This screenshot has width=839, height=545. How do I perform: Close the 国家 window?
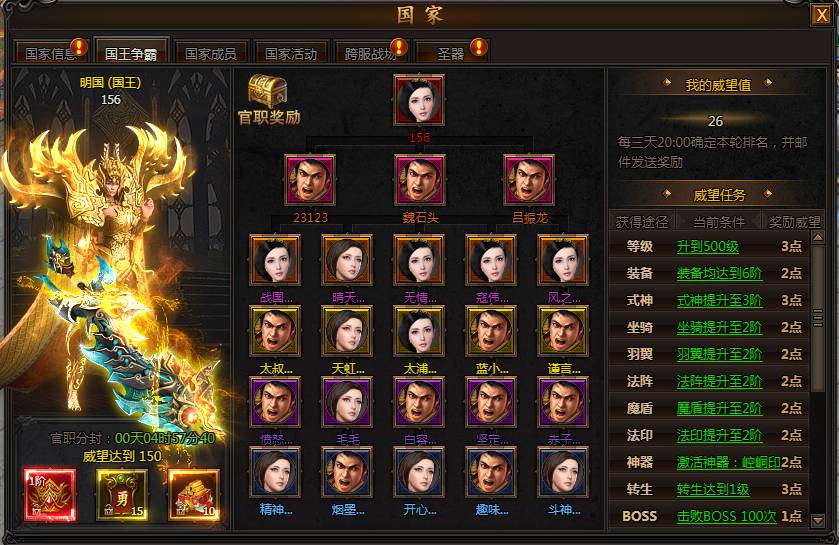tap(820, 15)
